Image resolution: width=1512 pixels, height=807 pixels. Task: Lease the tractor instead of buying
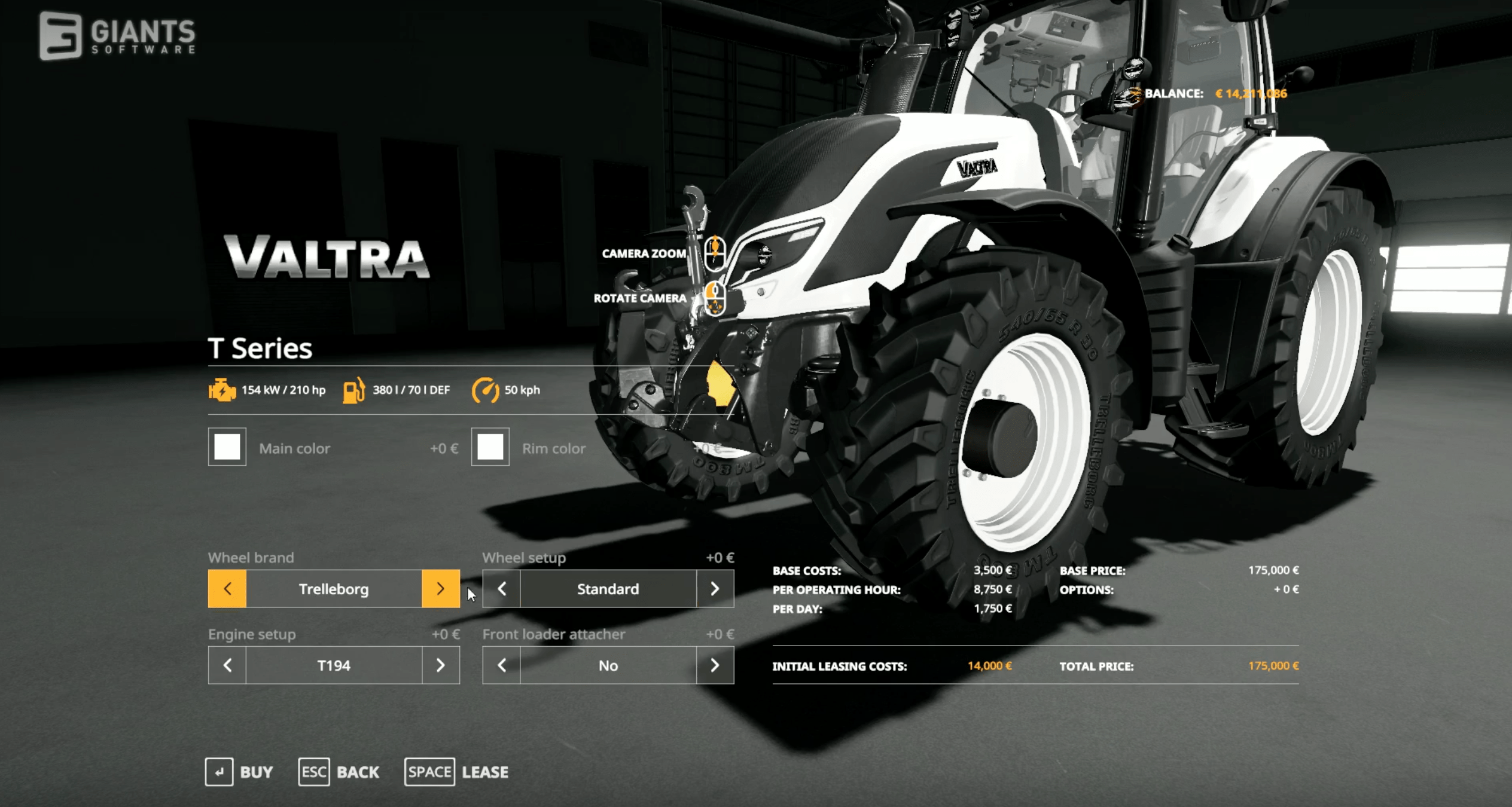[457, 772]
